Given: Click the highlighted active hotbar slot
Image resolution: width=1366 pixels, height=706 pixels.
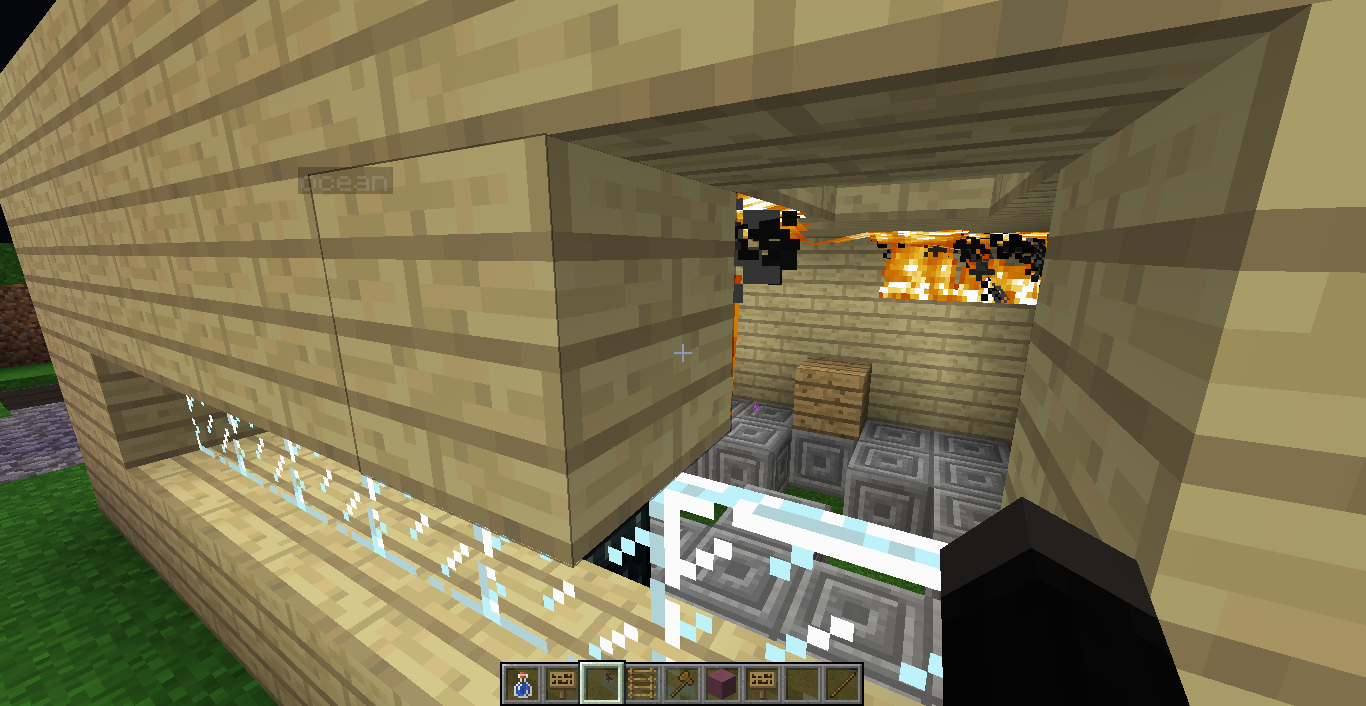Looking at the screenshot, I should pos(602,683).
